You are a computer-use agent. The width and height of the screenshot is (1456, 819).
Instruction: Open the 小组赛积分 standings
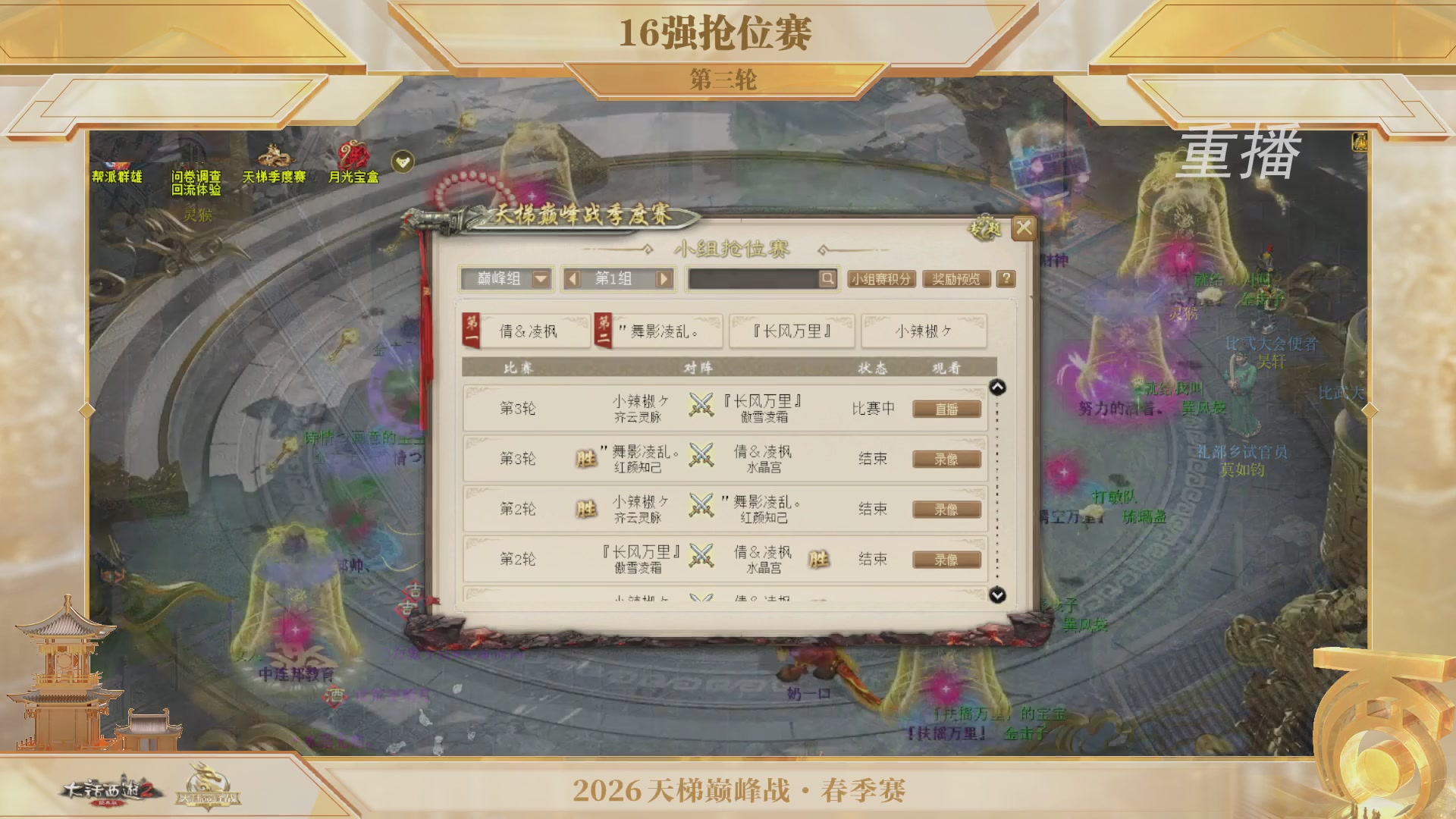882,278
